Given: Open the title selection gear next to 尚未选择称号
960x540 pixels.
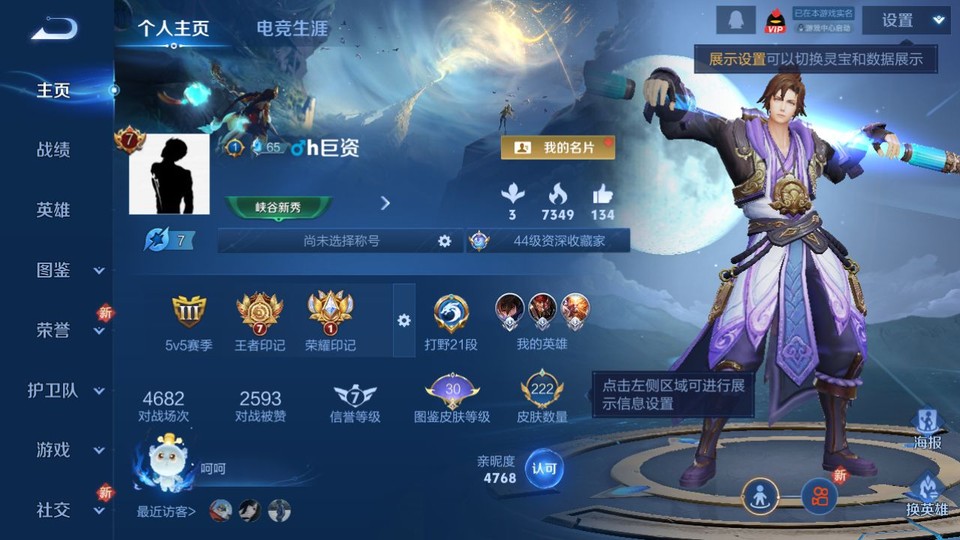Looking at the screenshot, I should 445,241.
